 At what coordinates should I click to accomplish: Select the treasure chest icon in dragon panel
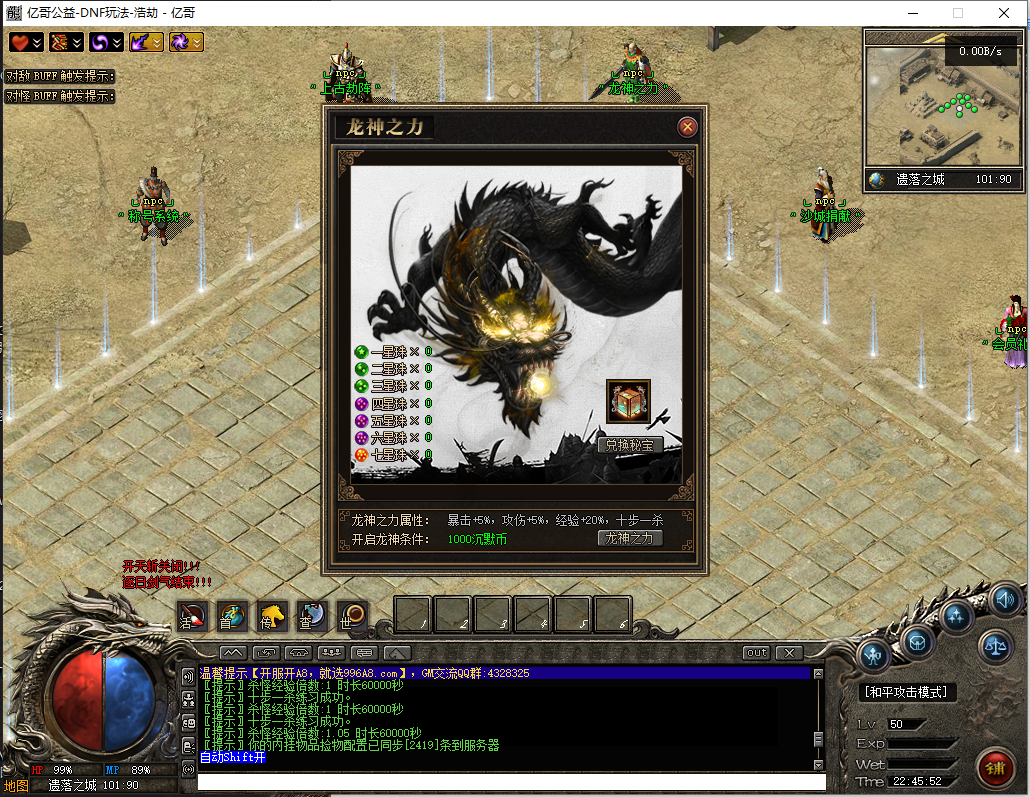click(629, 401)
